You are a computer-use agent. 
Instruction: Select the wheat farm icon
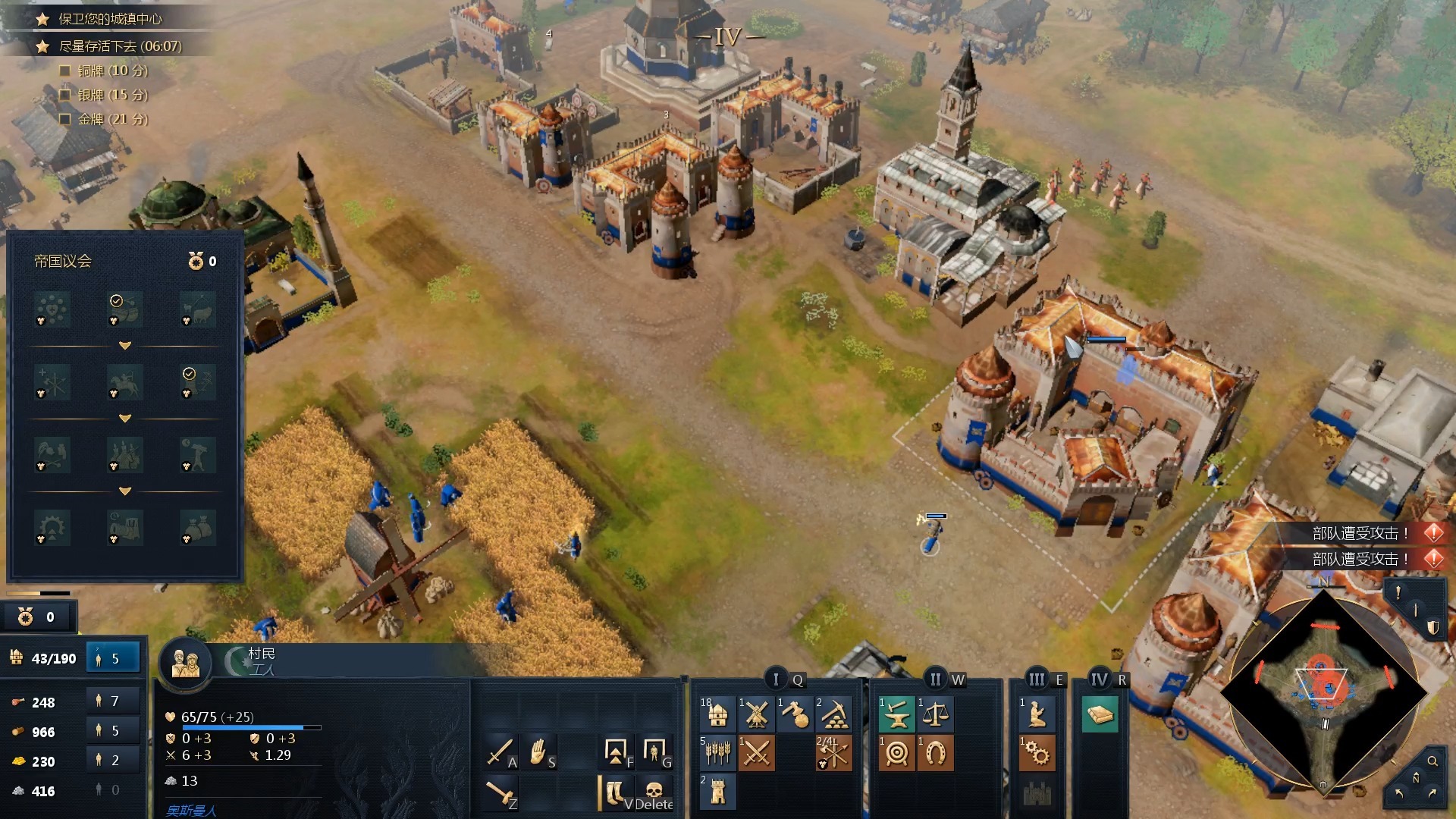(717, 753)
